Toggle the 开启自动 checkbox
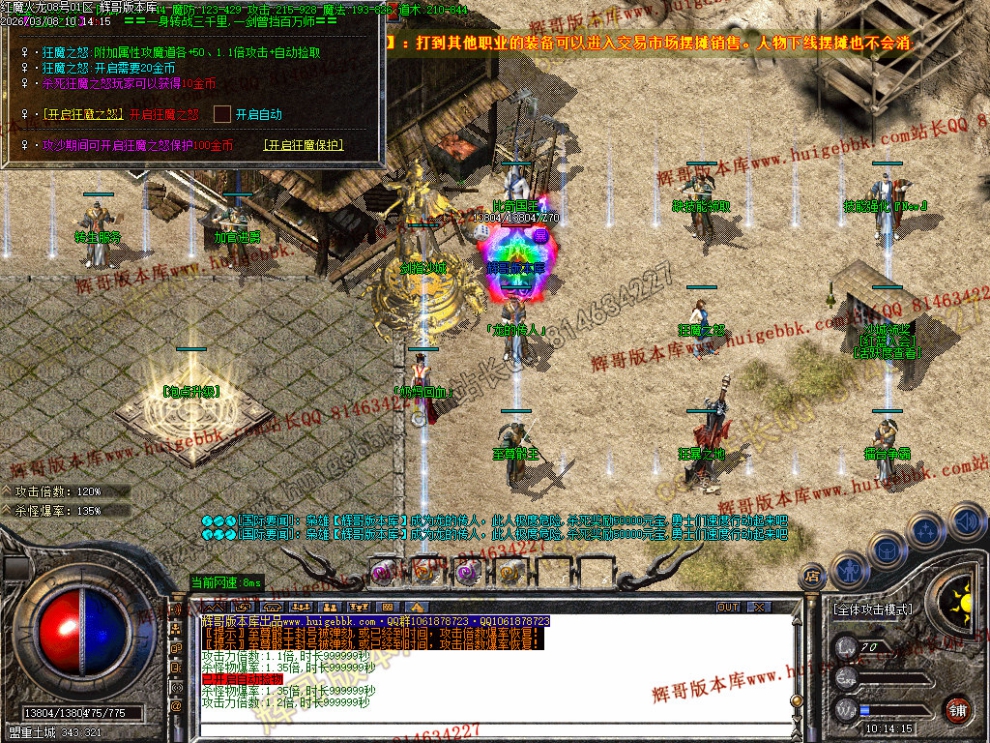Viewport: 990px width, 743px height. pos(222,115)
